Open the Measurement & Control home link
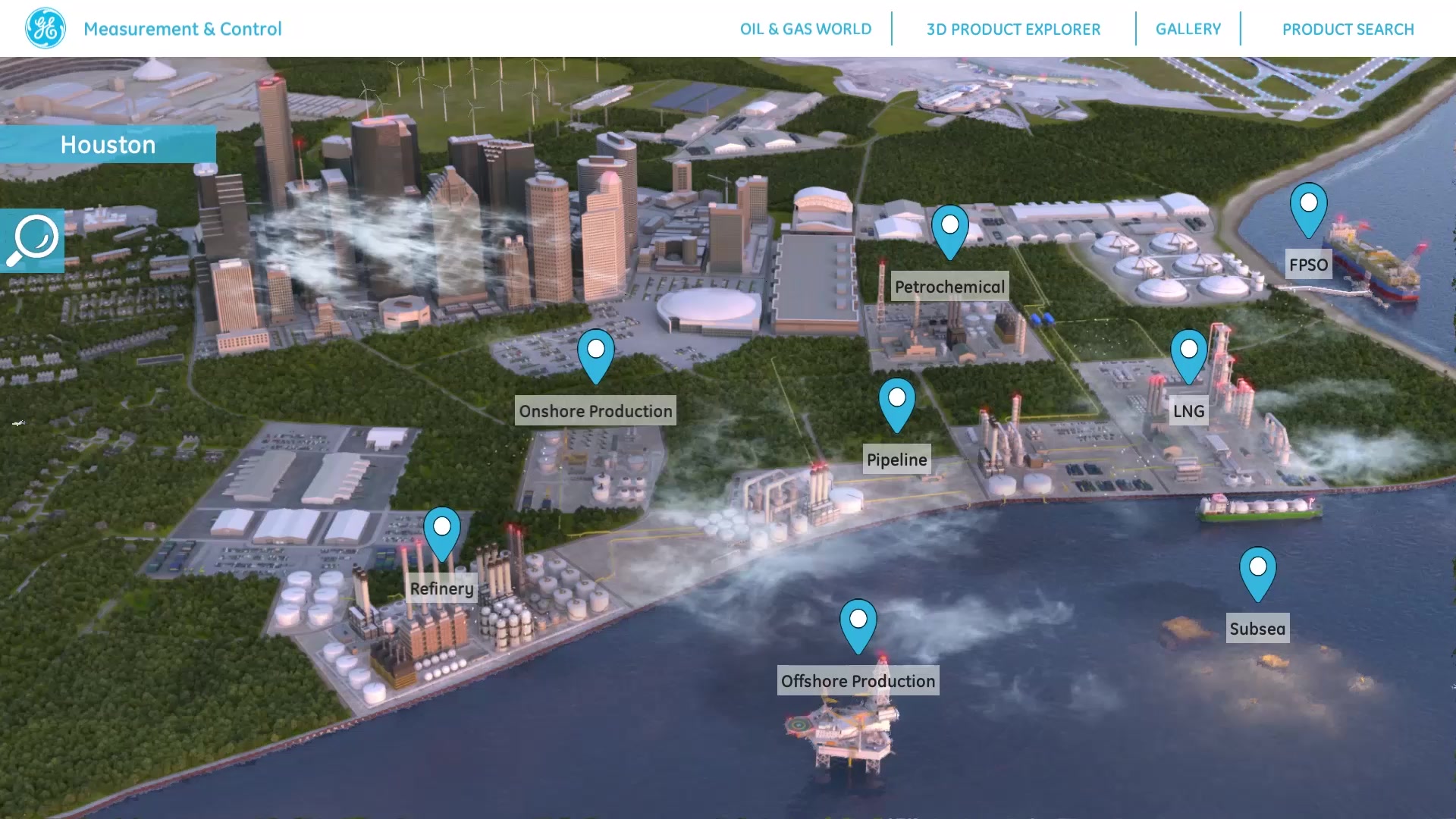 (x=183, y=29)
